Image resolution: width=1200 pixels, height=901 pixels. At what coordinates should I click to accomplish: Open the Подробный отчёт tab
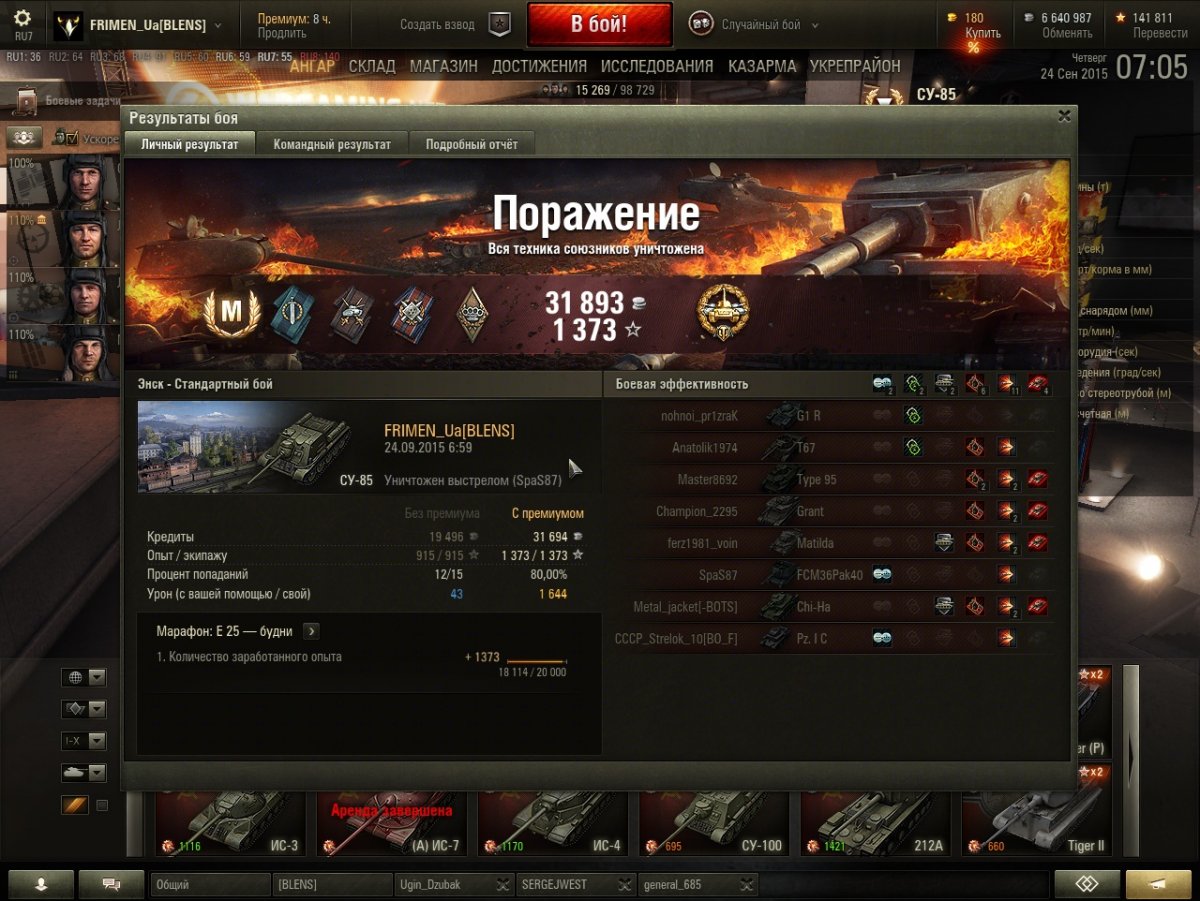click(x=472, y=144)
